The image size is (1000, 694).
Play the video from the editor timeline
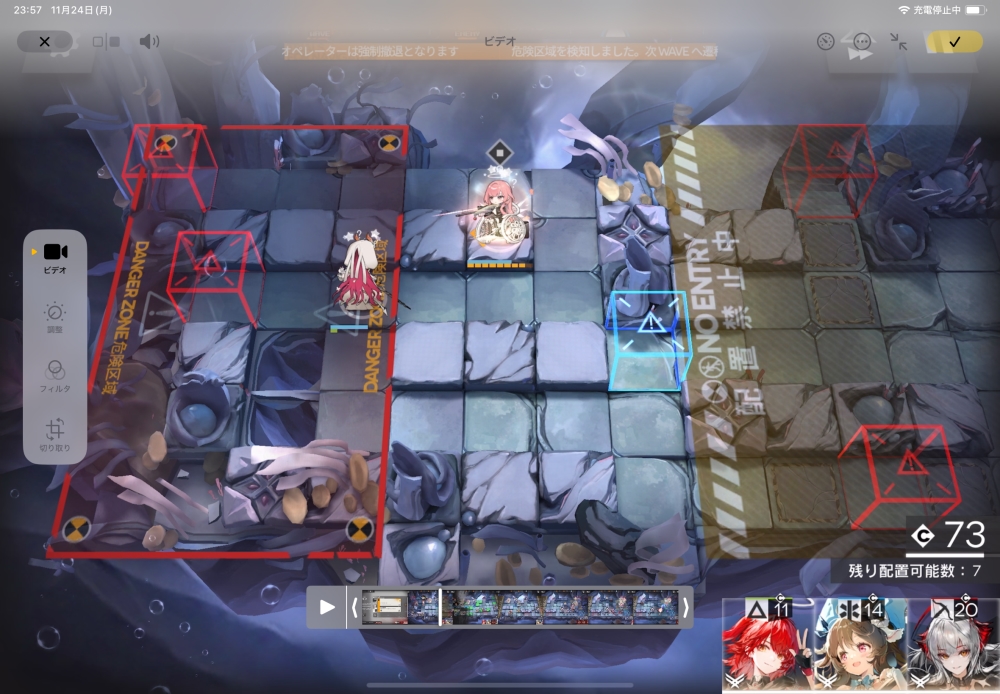click(327, 607)
